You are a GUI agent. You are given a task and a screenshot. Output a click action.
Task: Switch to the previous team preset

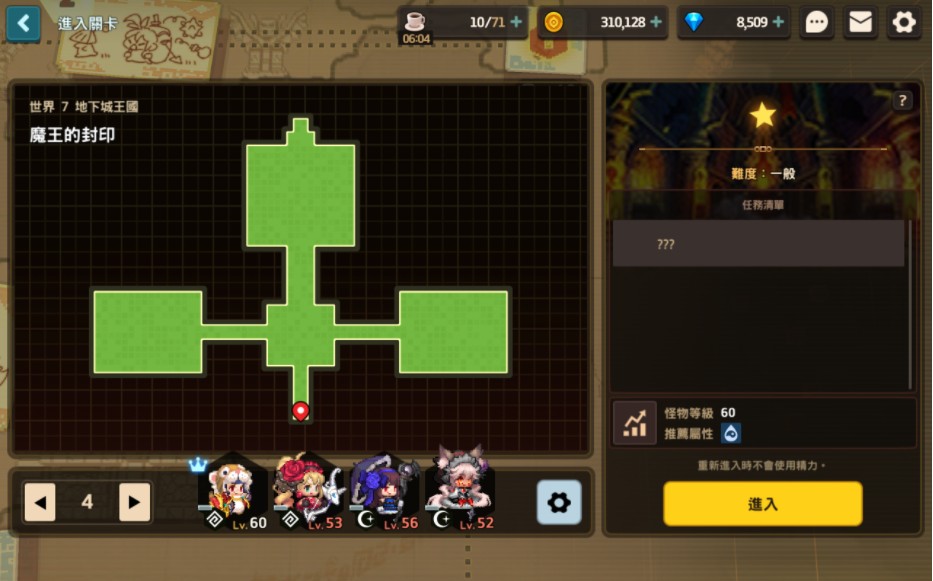(x=40, y=502)
